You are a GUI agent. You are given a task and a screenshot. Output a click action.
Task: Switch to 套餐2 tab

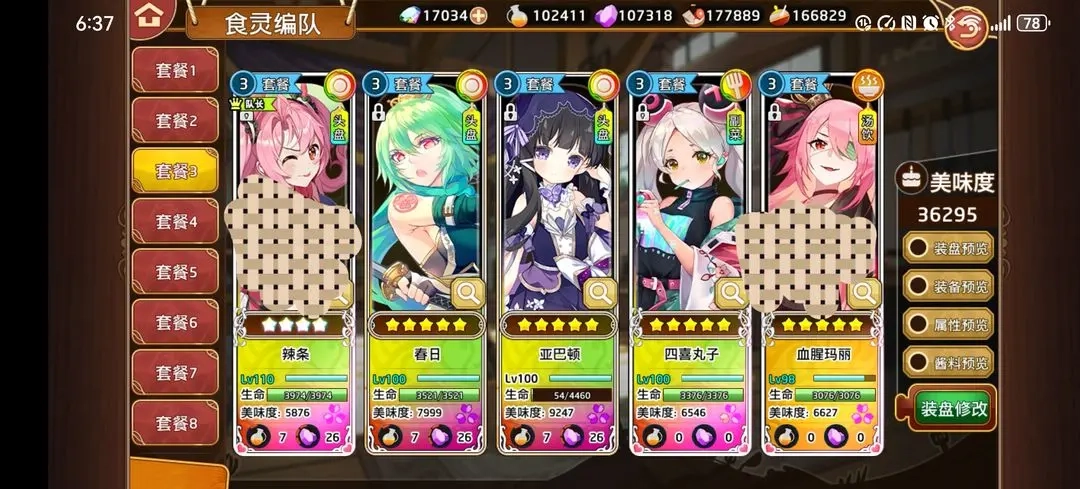(175, 121)
